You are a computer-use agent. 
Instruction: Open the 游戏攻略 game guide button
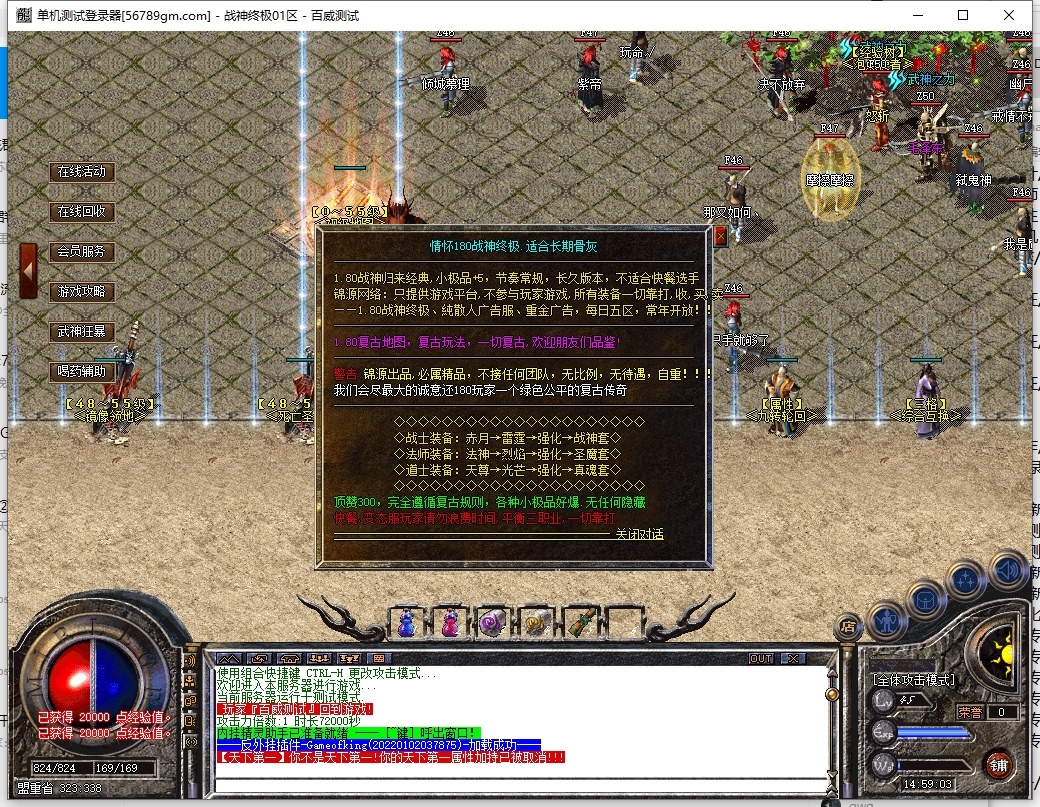[82, 292]
